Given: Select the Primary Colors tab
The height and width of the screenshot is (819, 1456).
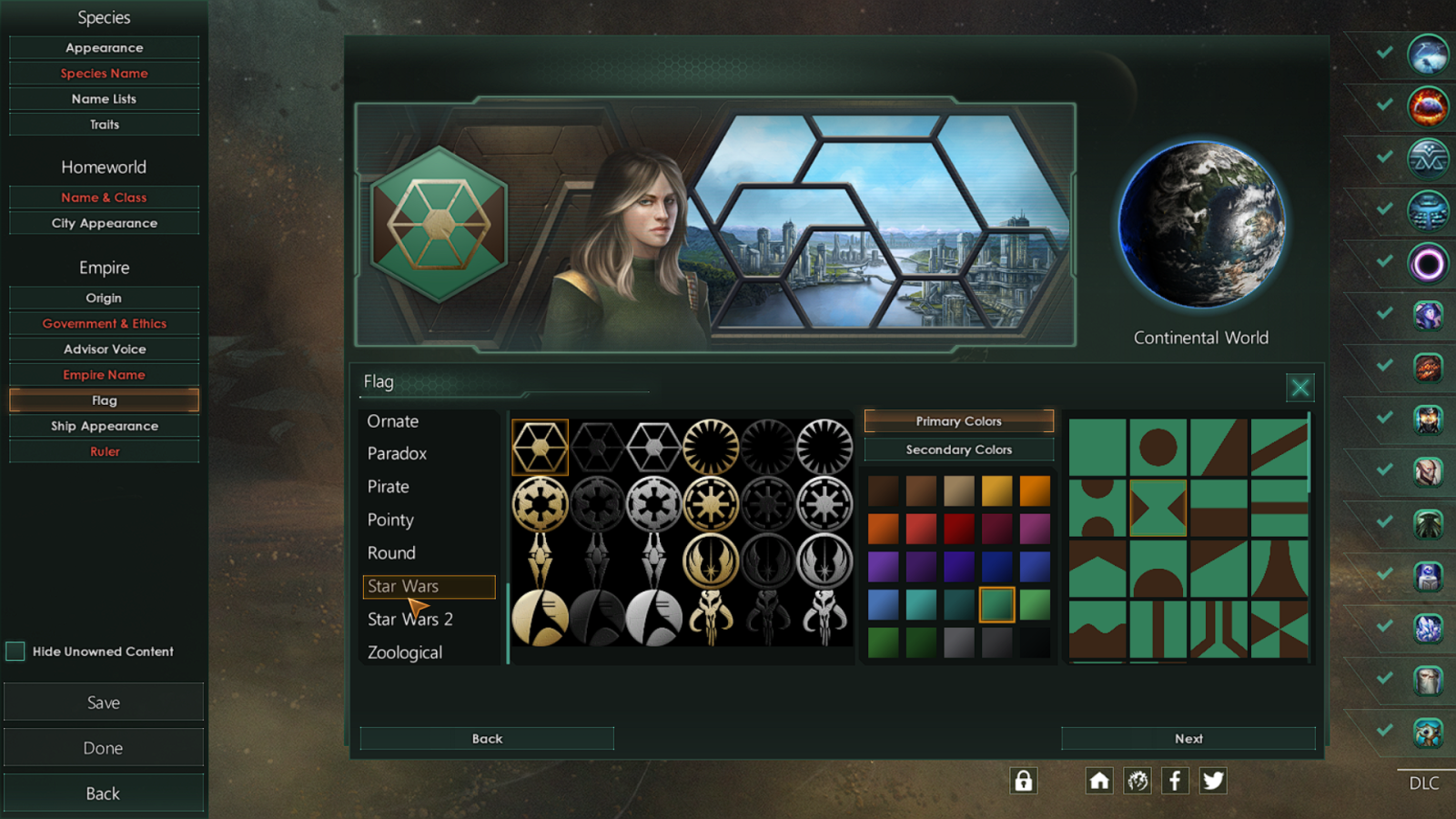Looking at the screenshot, I should (x=958, y=421).
